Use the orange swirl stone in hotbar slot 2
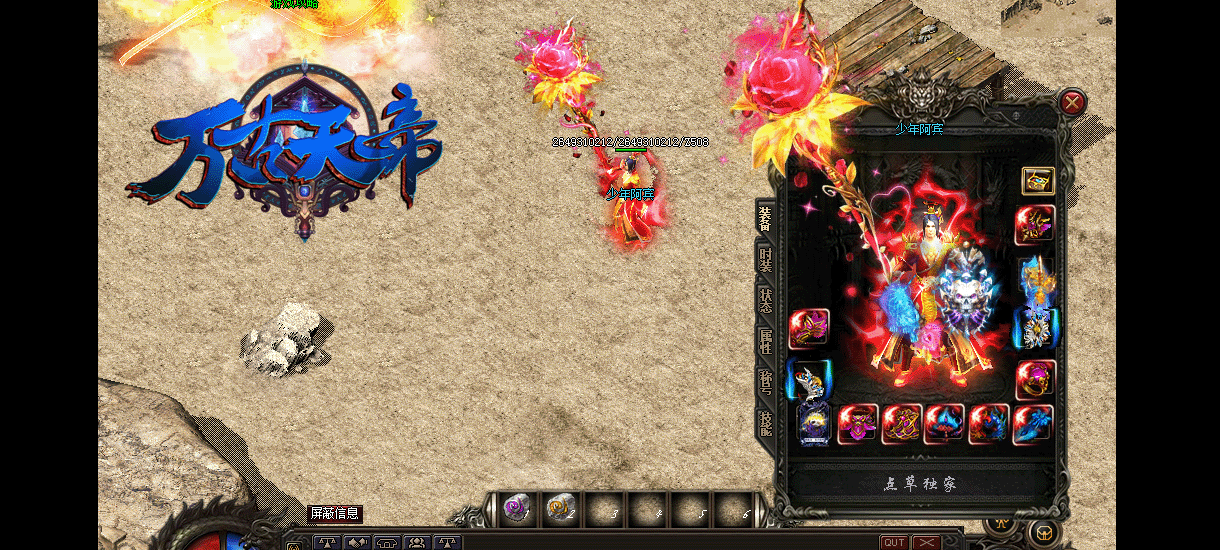 click(x=560, y=510)
